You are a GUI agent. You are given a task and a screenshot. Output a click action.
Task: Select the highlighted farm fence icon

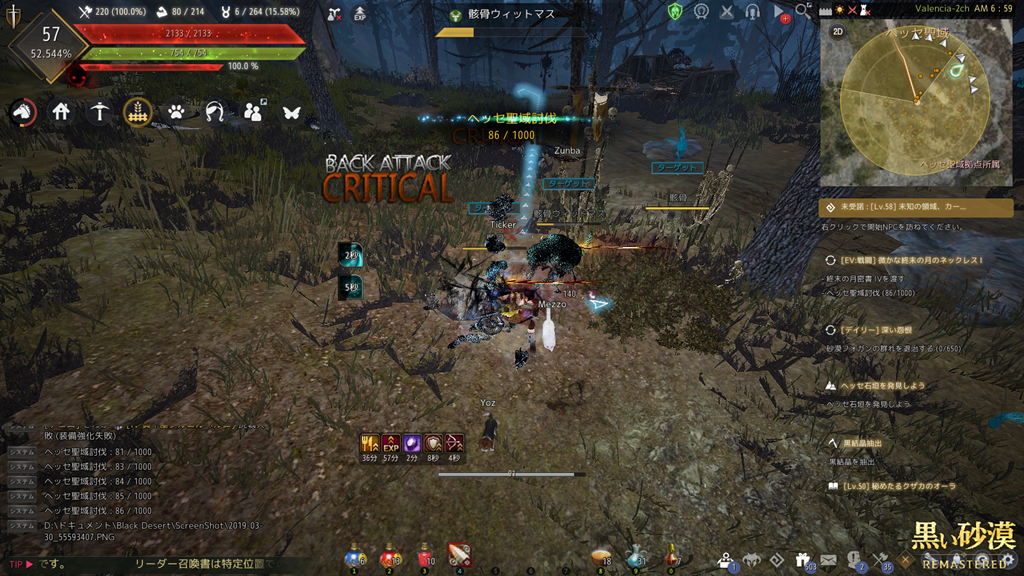pyautogui.click(x=138, y=112)
